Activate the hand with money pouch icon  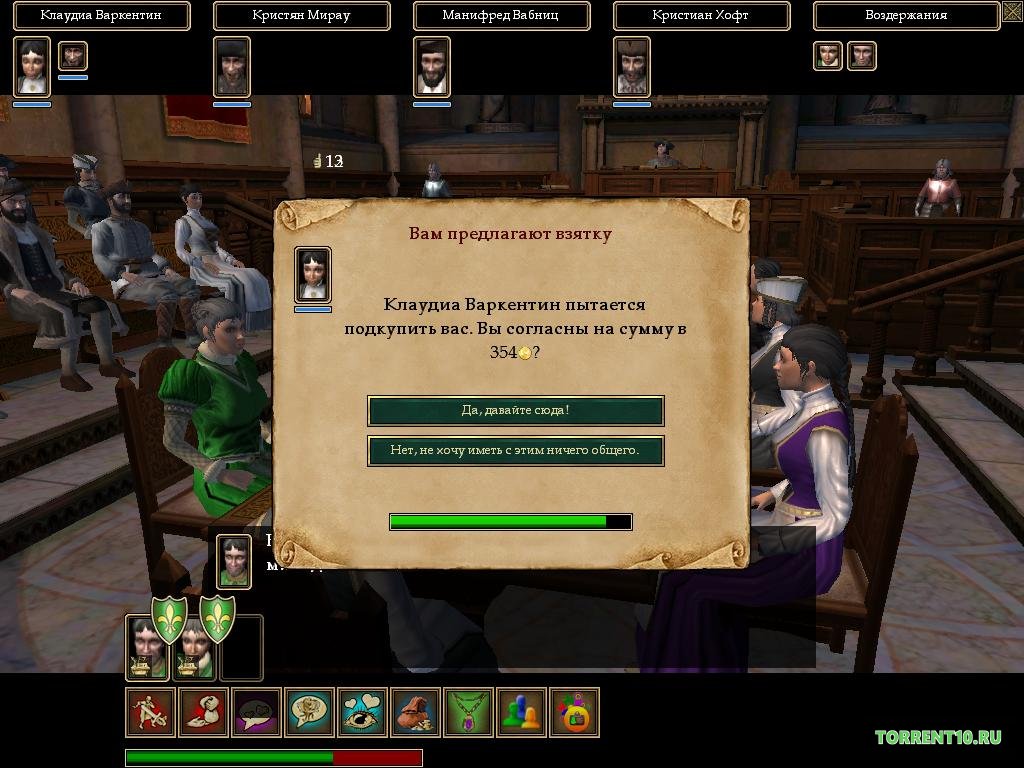point(204,712)
